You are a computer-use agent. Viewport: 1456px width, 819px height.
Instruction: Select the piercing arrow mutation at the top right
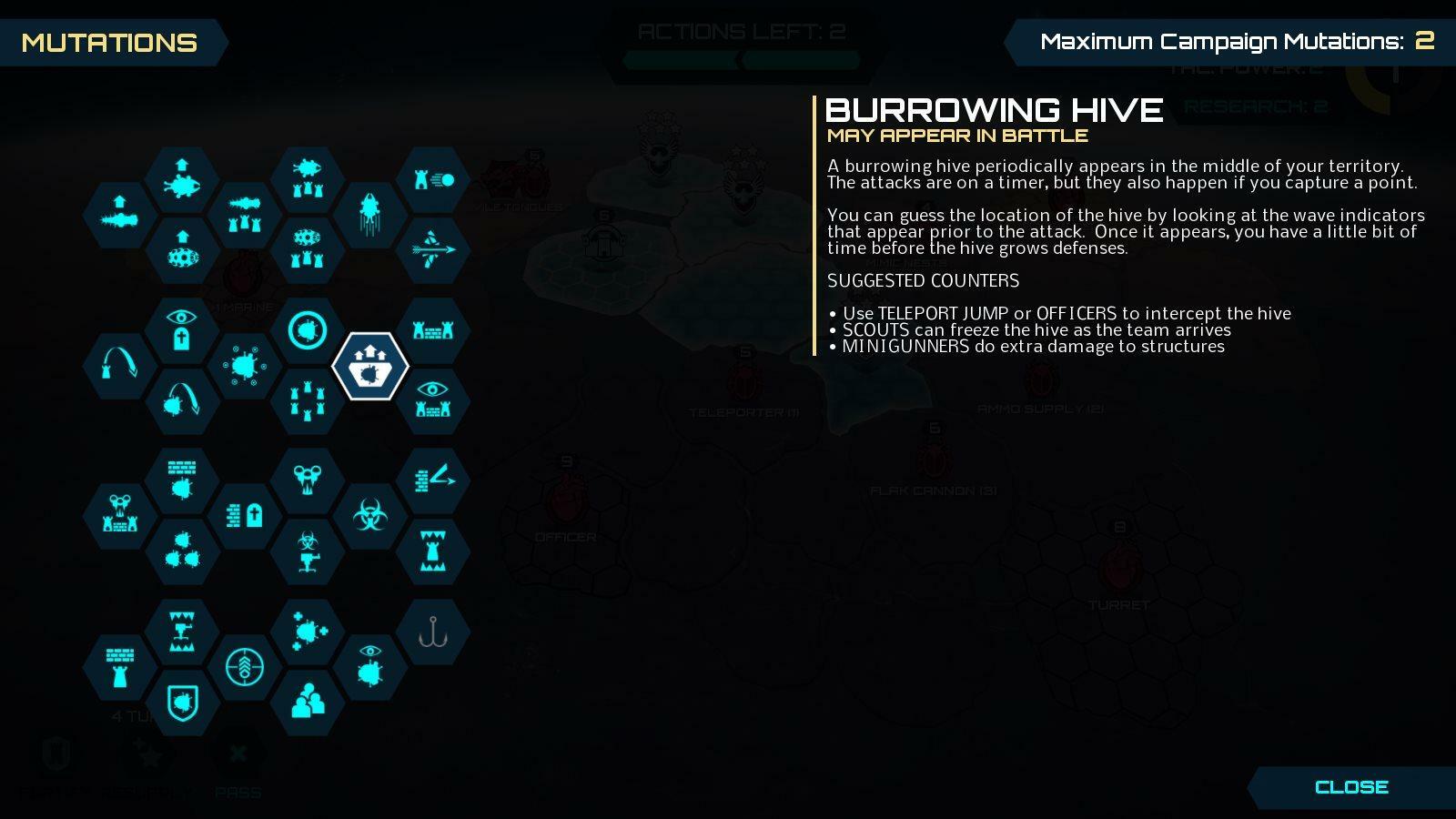click(x=435, y=249)
